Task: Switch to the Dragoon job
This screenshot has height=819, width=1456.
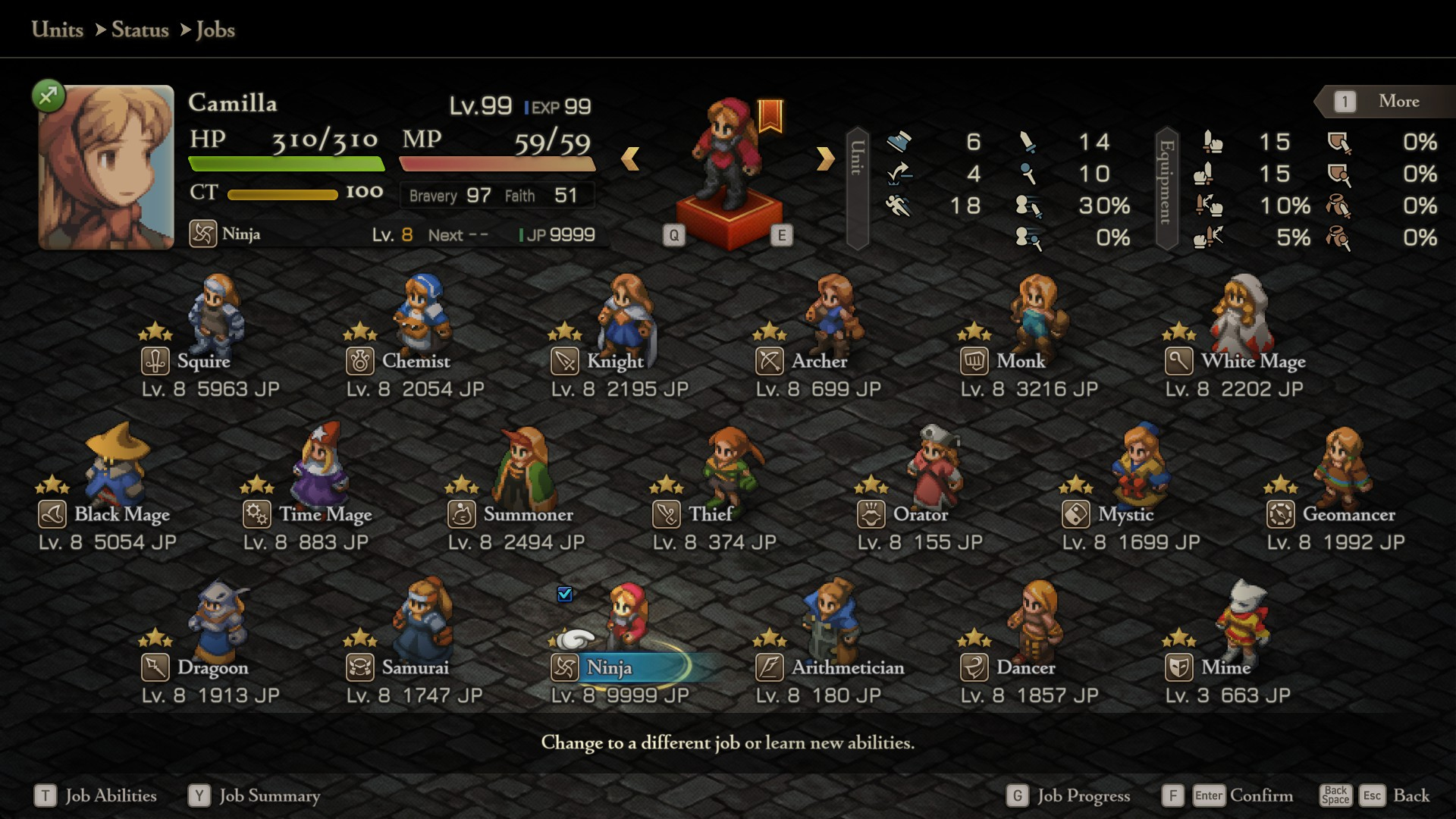Action: coord(212,668)
